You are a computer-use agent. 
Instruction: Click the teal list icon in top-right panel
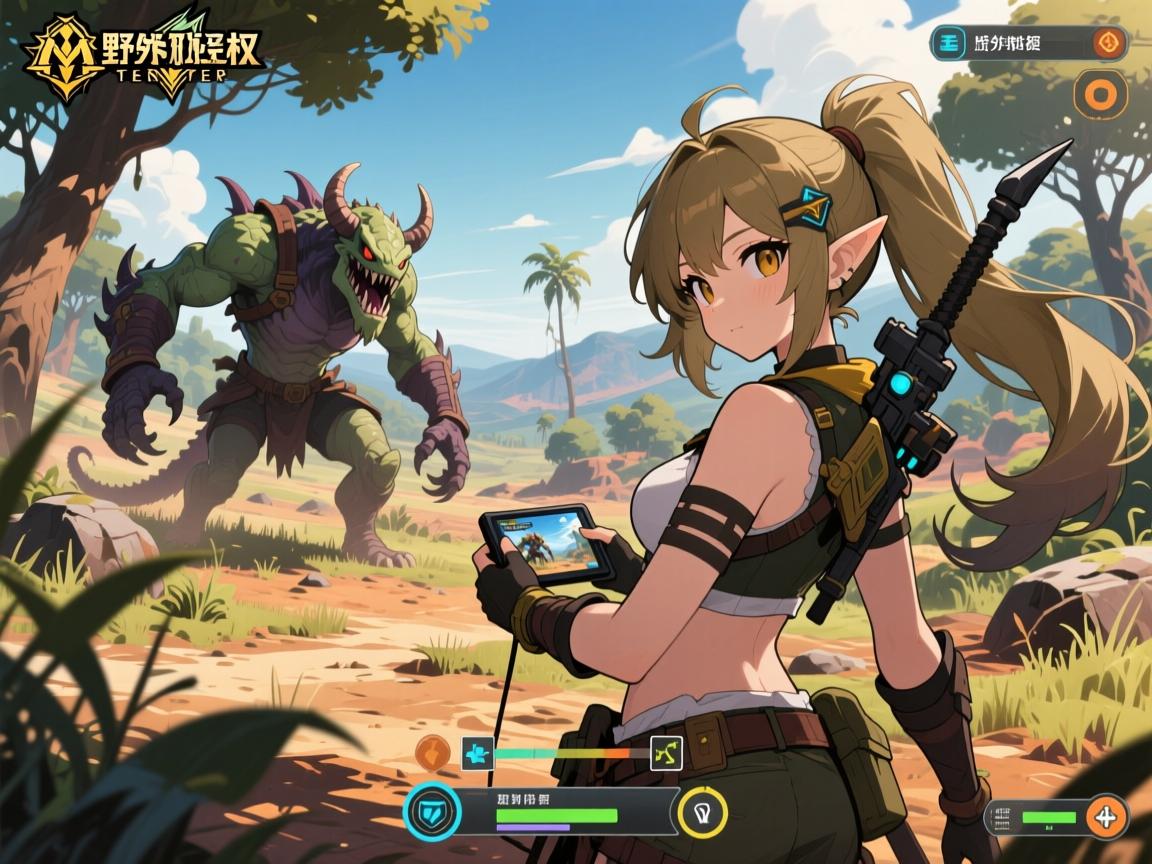[x=949, y=43]
